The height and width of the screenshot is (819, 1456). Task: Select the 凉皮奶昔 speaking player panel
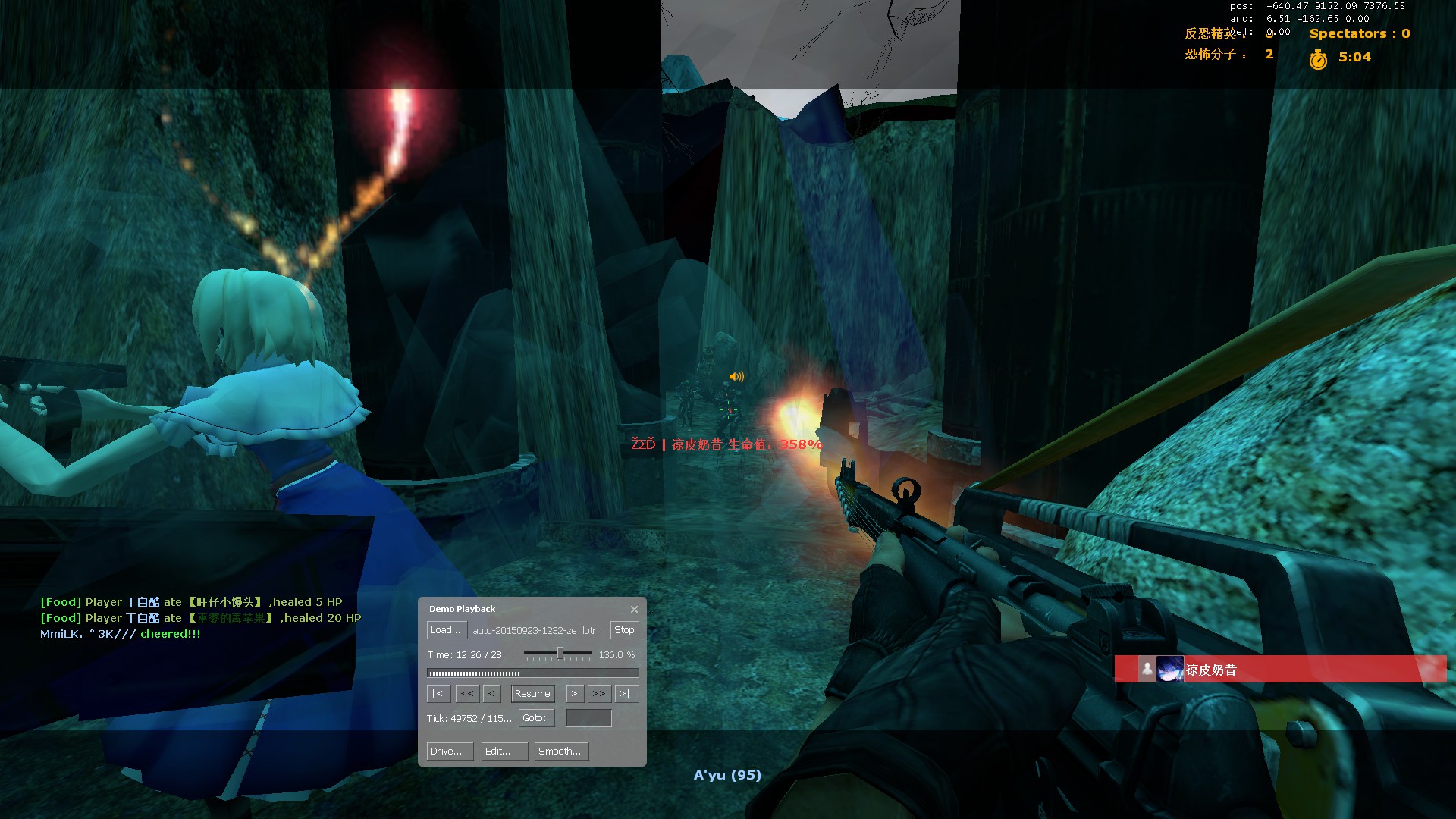click(1280, 670)
